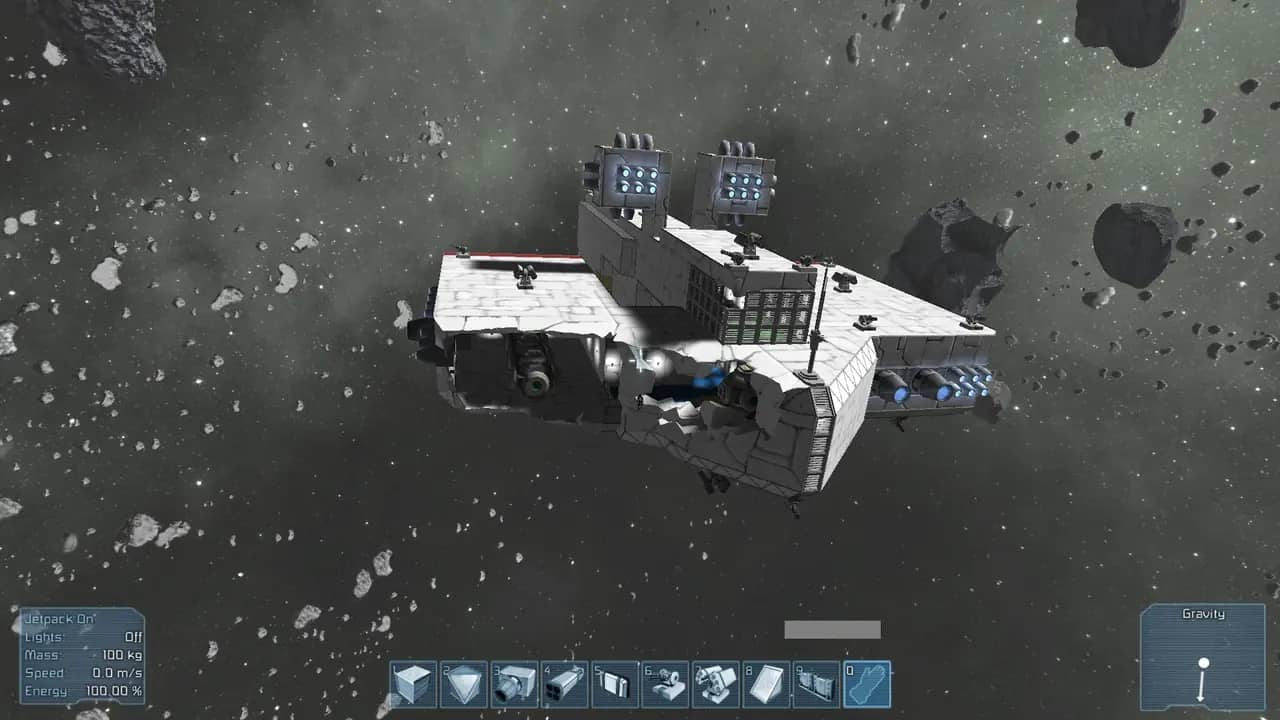Click the gray progress bar above the hotbar
This screenshot has height=720, width=1280.
(x=832, y=629)
